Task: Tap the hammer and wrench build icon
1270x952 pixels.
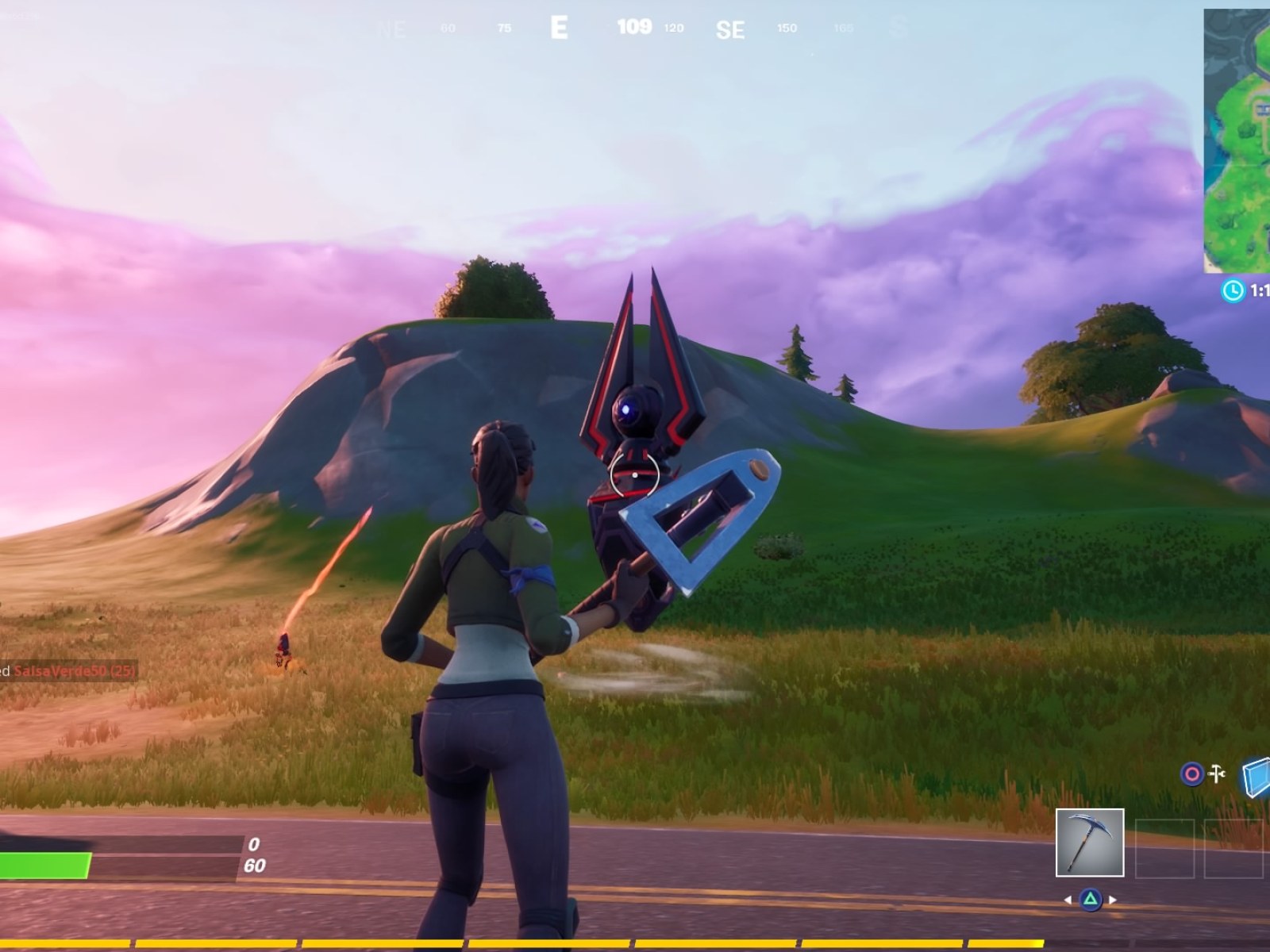Action: (x=1217, y=773)
